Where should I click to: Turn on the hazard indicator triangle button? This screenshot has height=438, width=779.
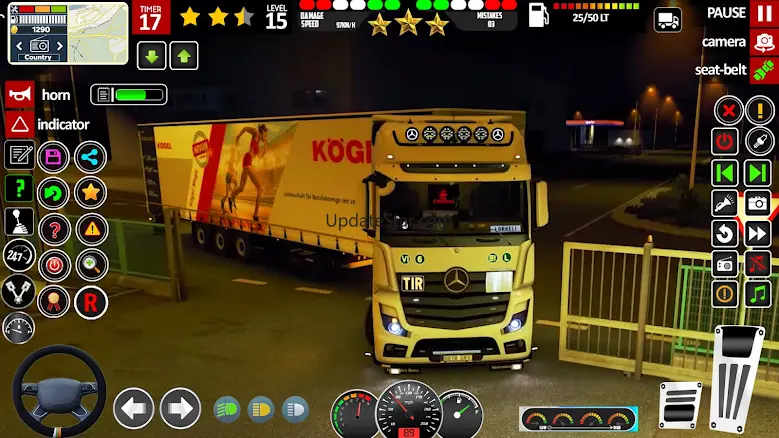click(19, 125)
